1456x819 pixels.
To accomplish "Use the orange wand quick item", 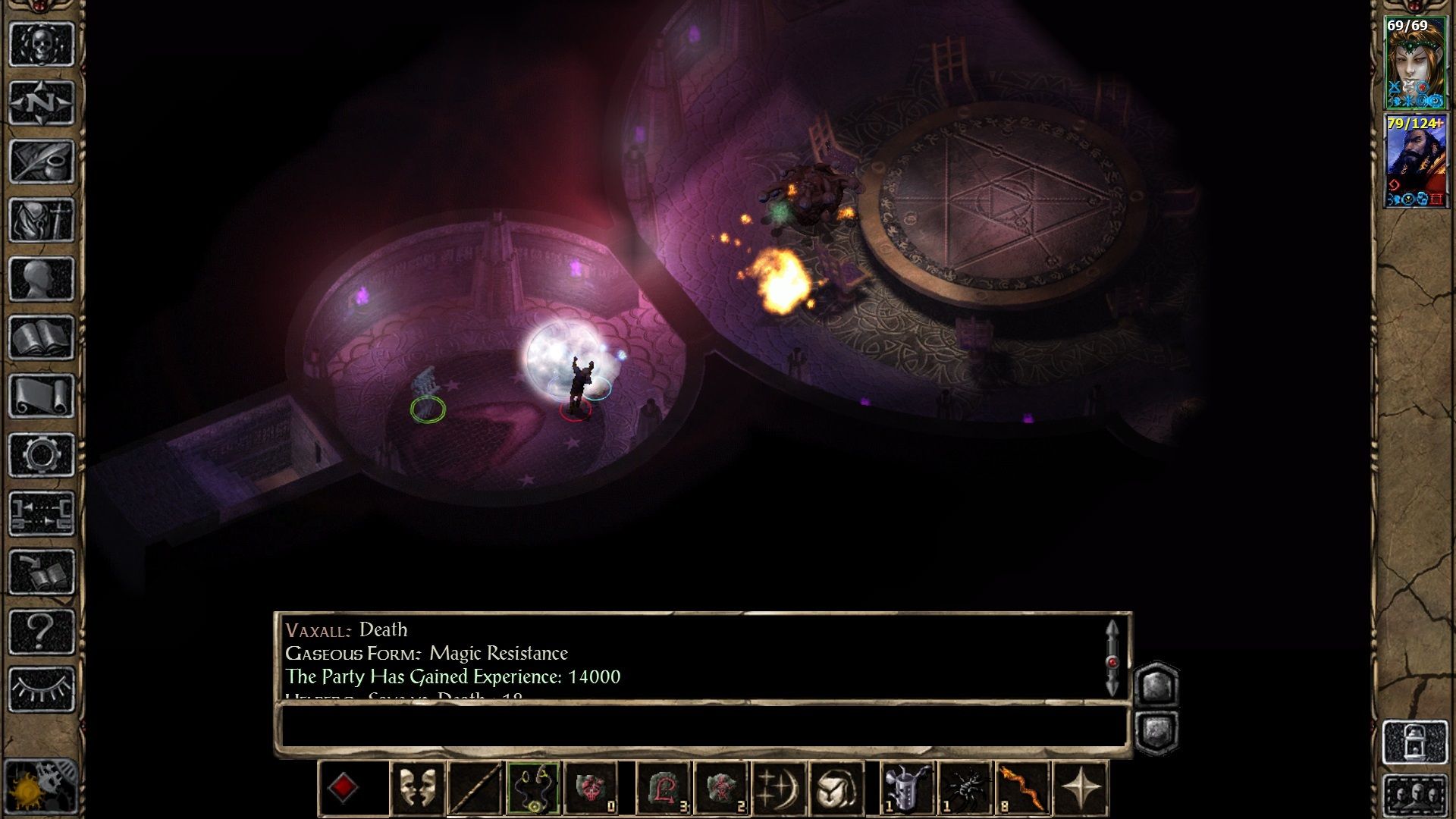I will click(1022, 789).
